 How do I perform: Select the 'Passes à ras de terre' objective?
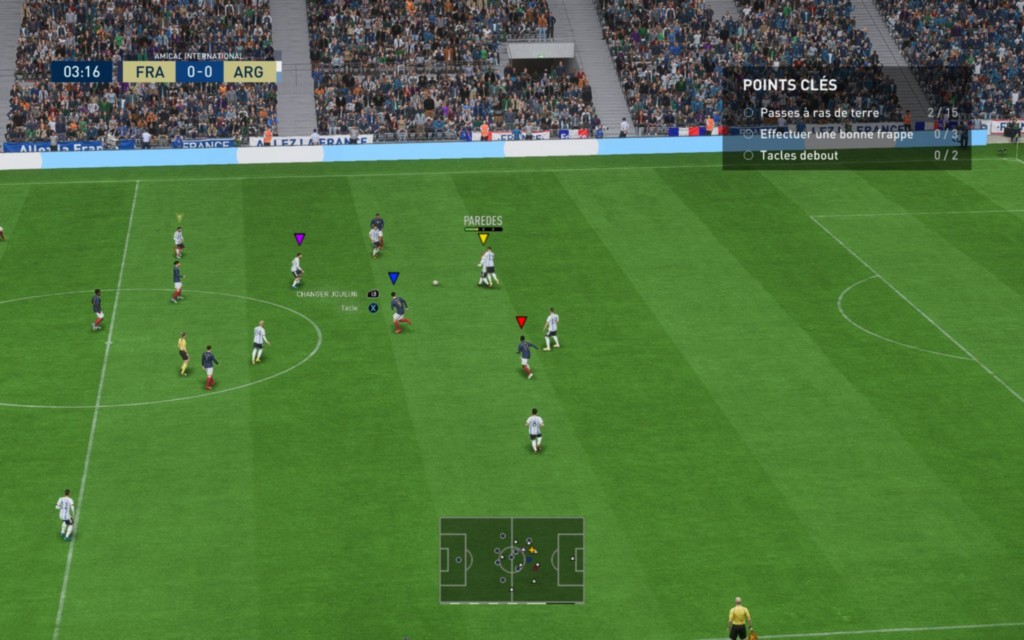(819, 113)
